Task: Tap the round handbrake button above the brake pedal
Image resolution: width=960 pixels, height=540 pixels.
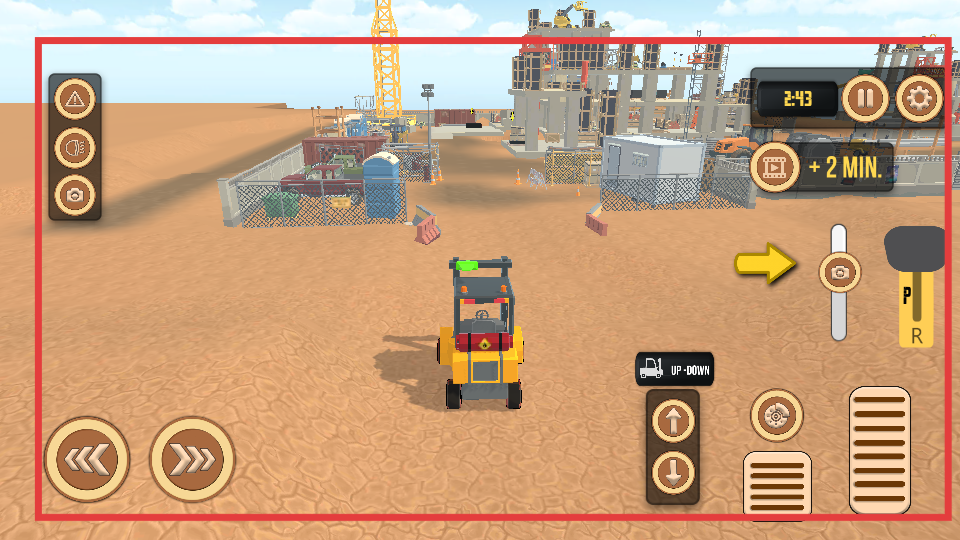Action: pos(776,415)
